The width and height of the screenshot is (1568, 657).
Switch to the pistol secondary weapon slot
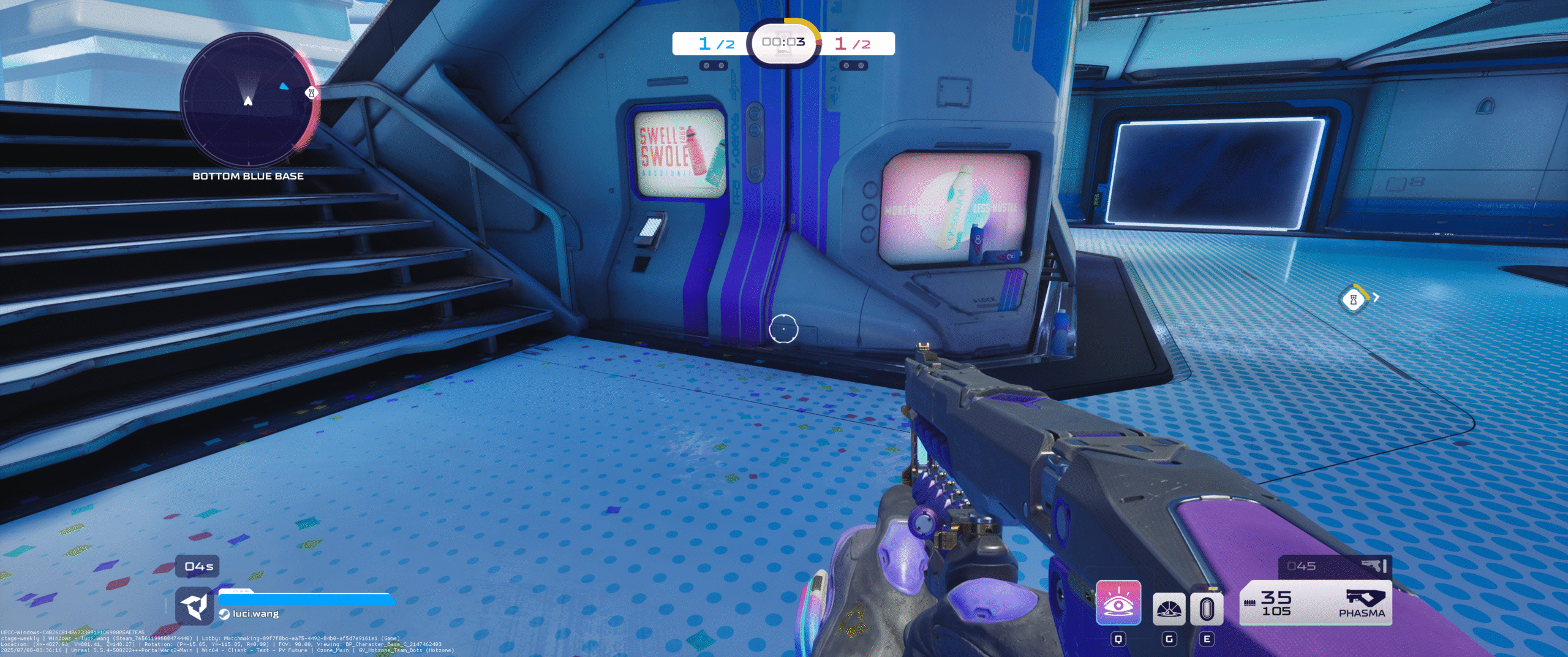(x=1335, y=566)
